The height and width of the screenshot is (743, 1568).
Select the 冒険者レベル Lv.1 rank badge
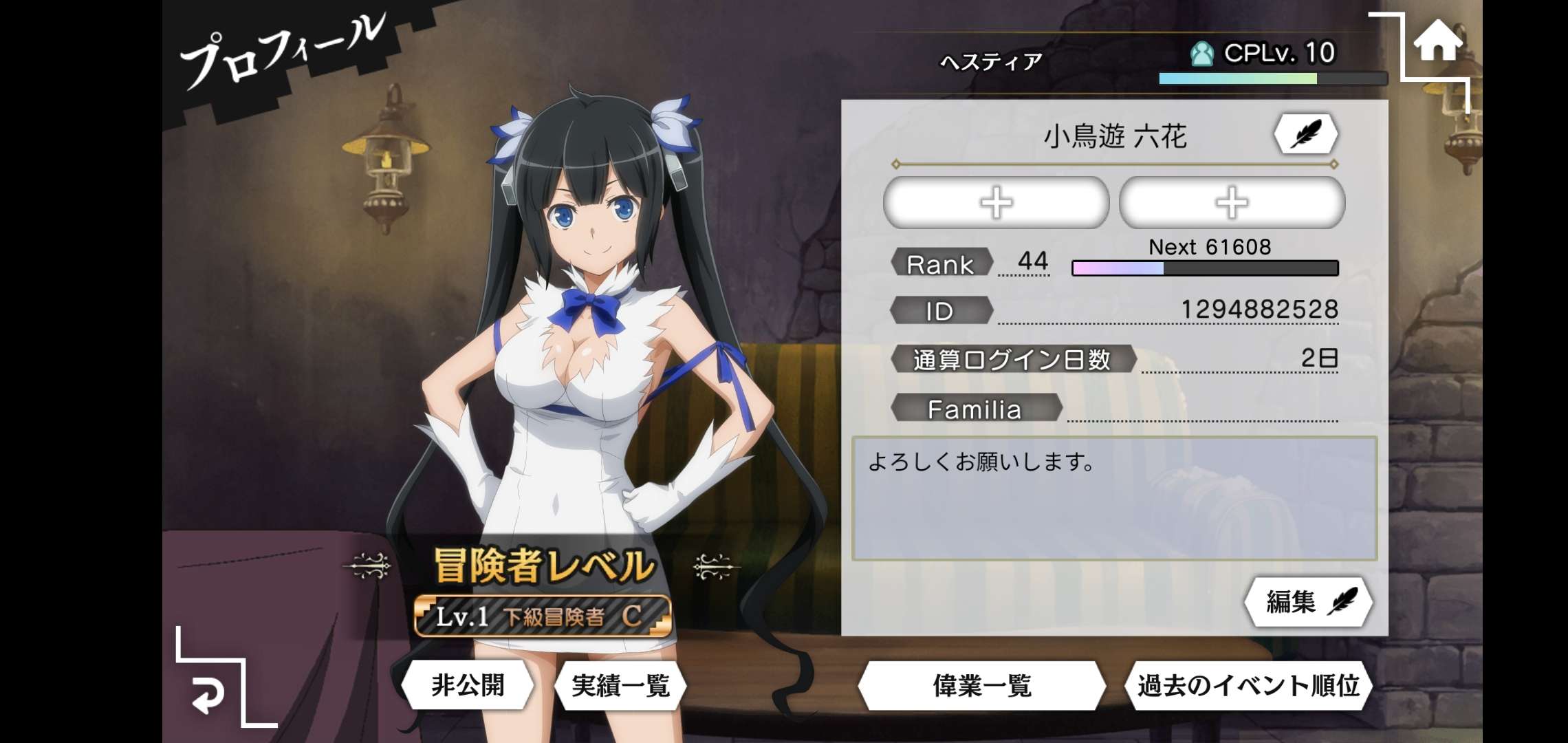543,616
